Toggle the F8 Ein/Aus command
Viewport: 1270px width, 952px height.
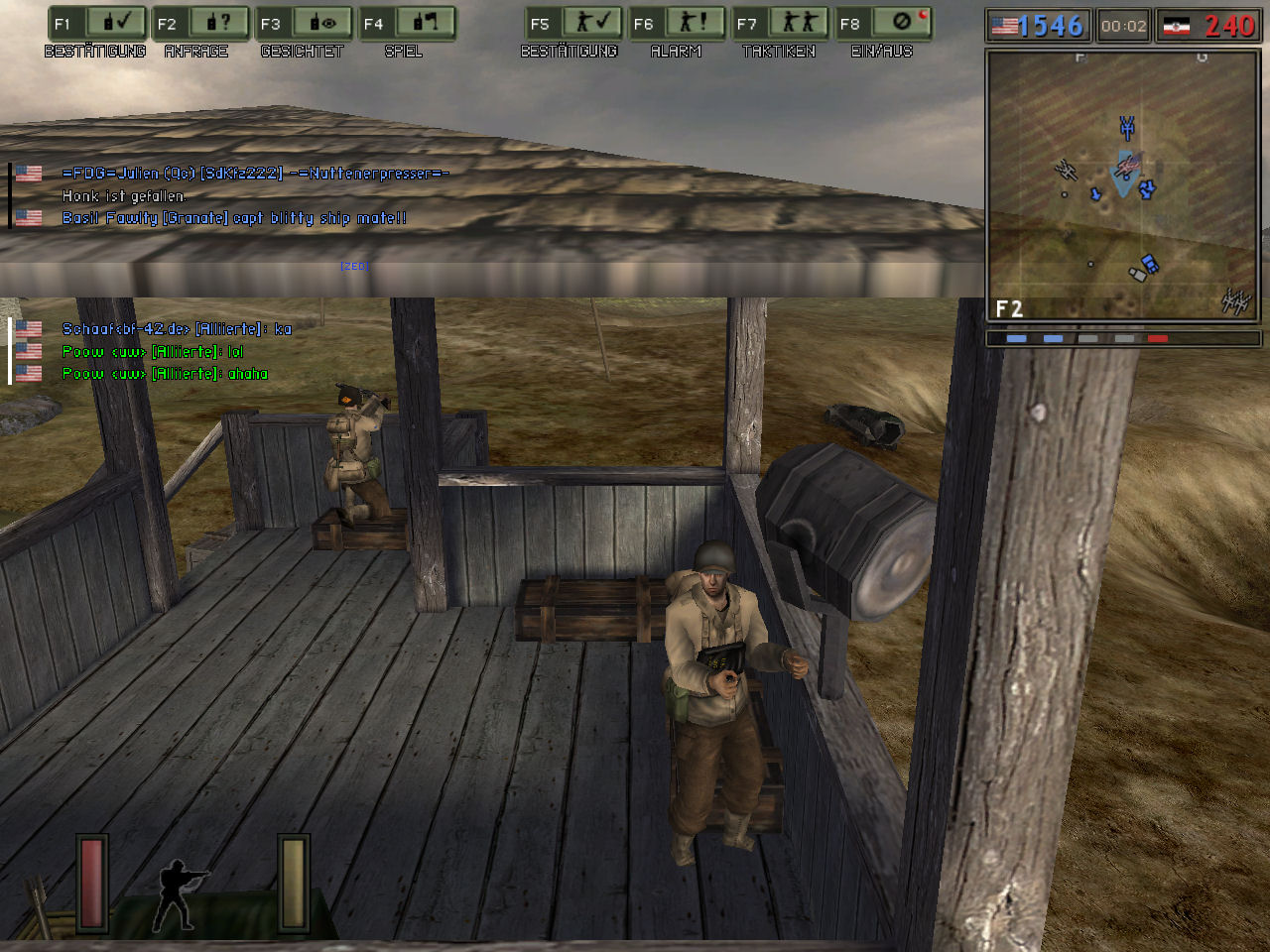point(882,24)
